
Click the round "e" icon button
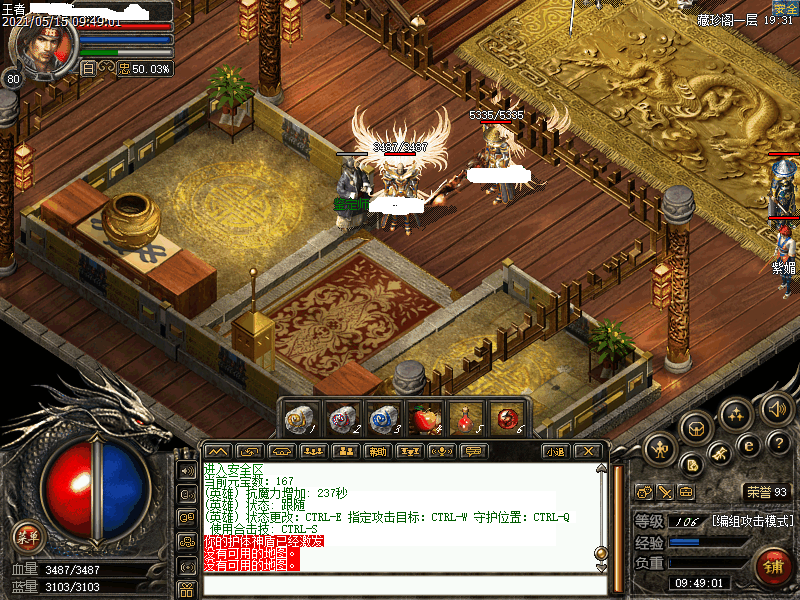click(747, 444)
